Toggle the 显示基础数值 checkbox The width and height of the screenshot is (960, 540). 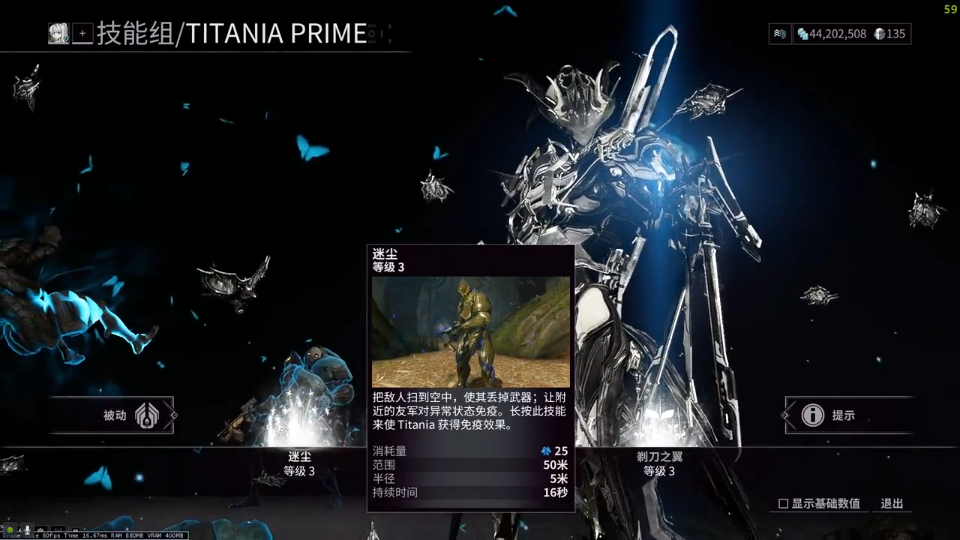pos(783,504)
